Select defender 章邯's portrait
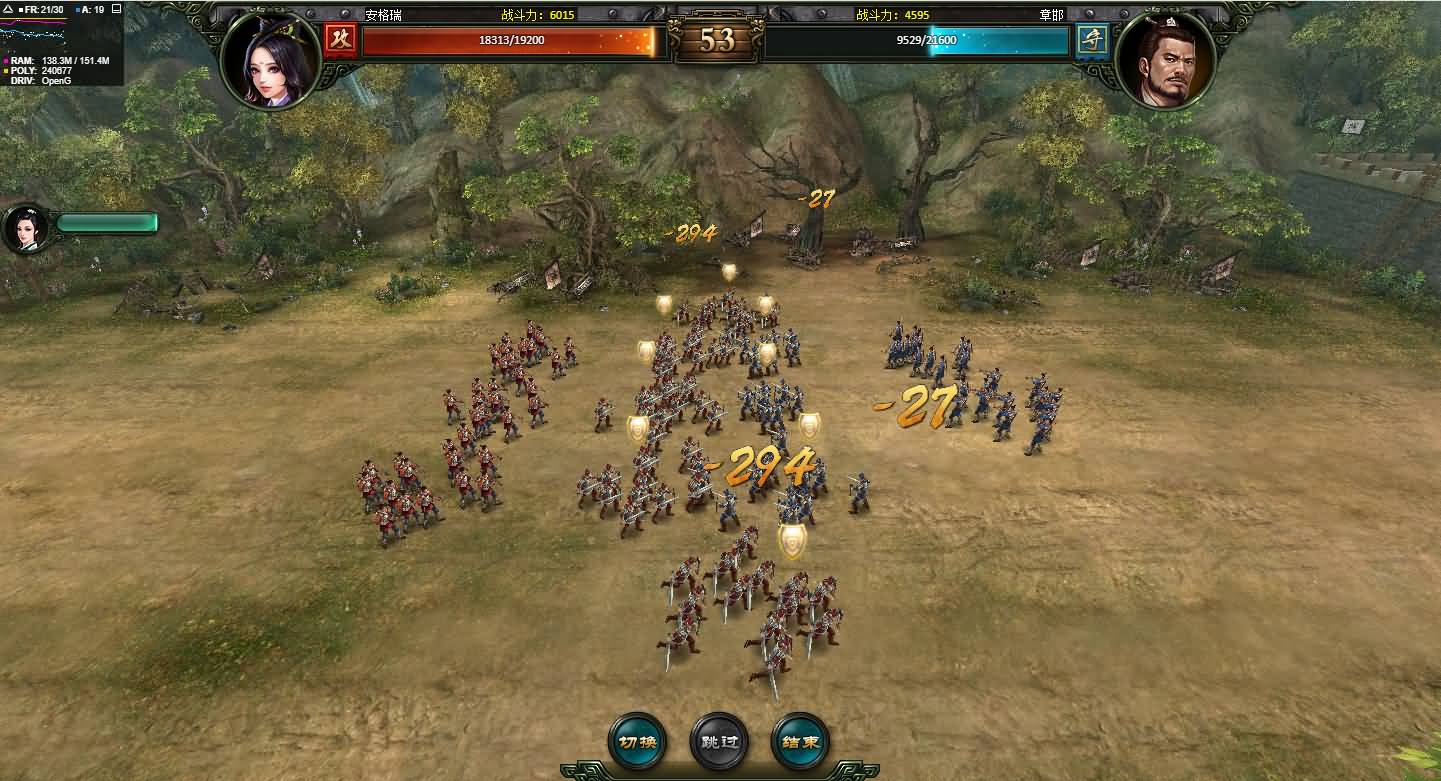Viewport: 1441px width, 781px height. coord(1165,60)
